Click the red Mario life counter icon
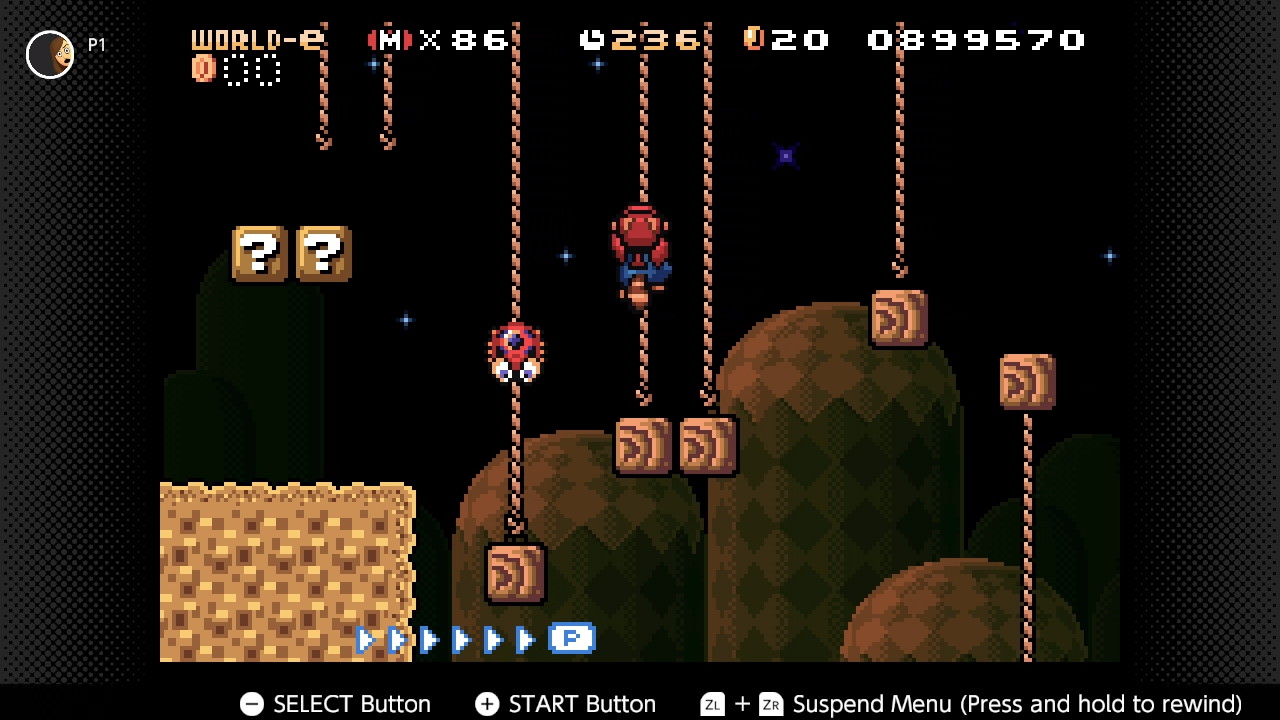 390,40
